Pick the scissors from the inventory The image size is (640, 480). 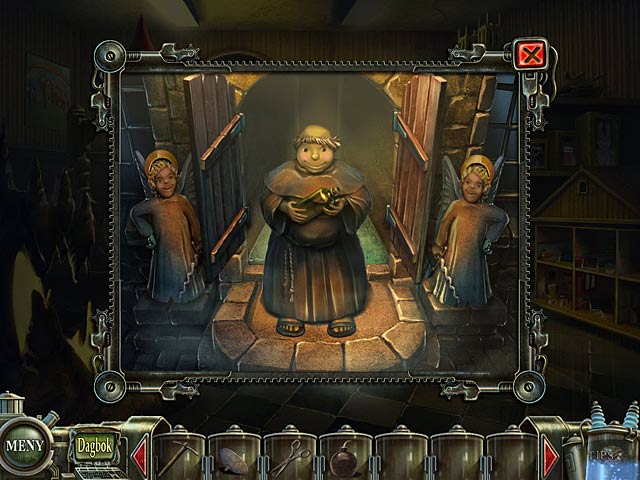click(291, 458)
